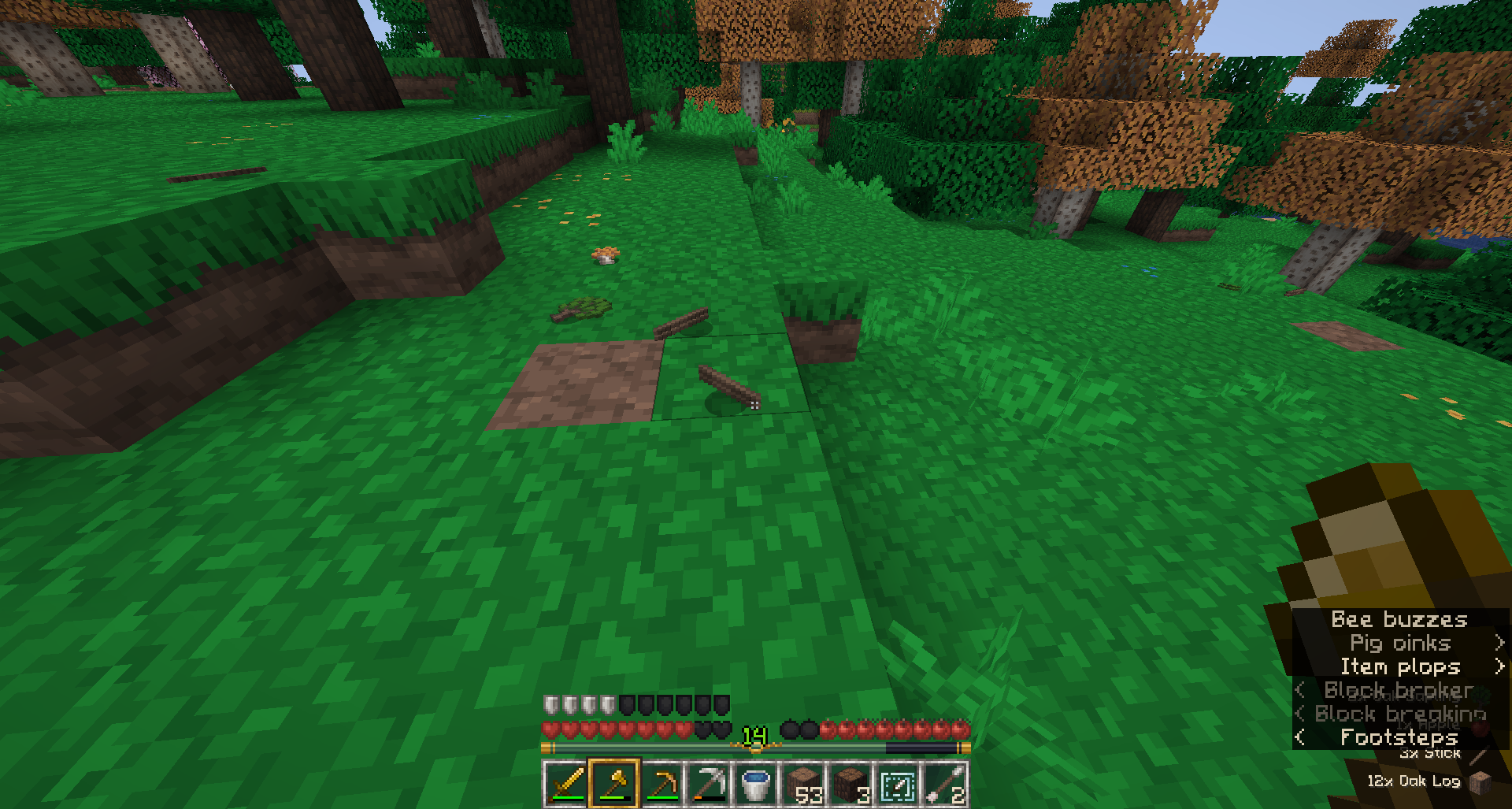Viewport: 1512px width, 809px height.
Task: Choose the golden pickaxe in the hotbar
Action: click(661, 785)
